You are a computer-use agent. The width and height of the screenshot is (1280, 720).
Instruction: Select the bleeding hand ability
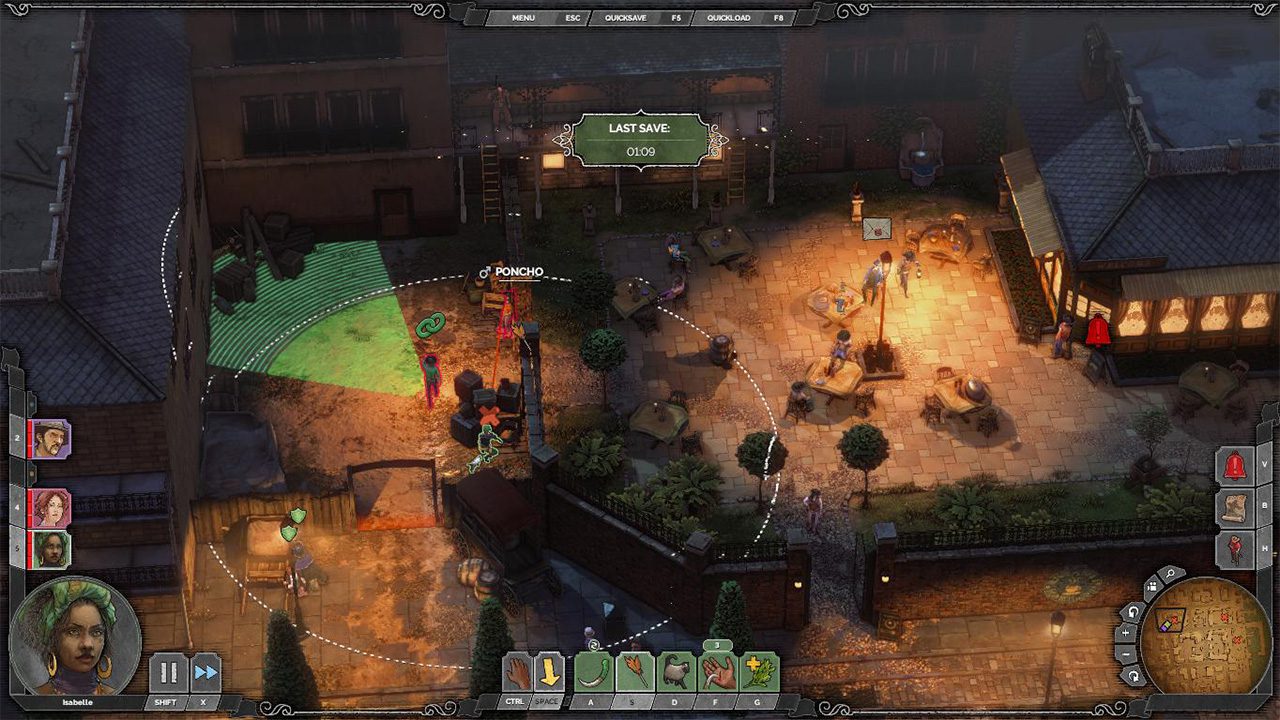coord(719,672)
